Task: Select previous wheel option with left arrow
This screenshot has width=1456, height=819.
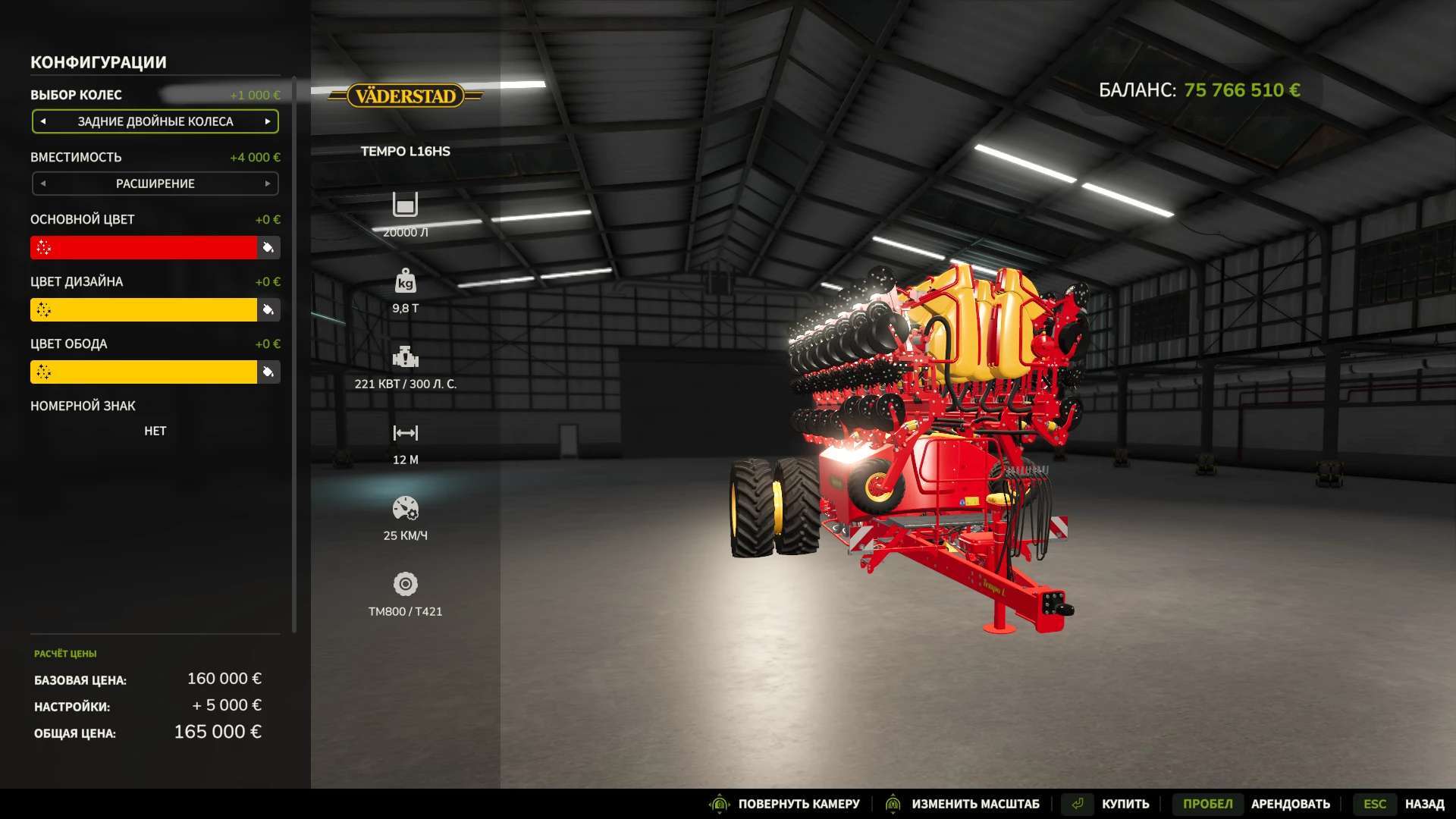Action: pos(43,121)
